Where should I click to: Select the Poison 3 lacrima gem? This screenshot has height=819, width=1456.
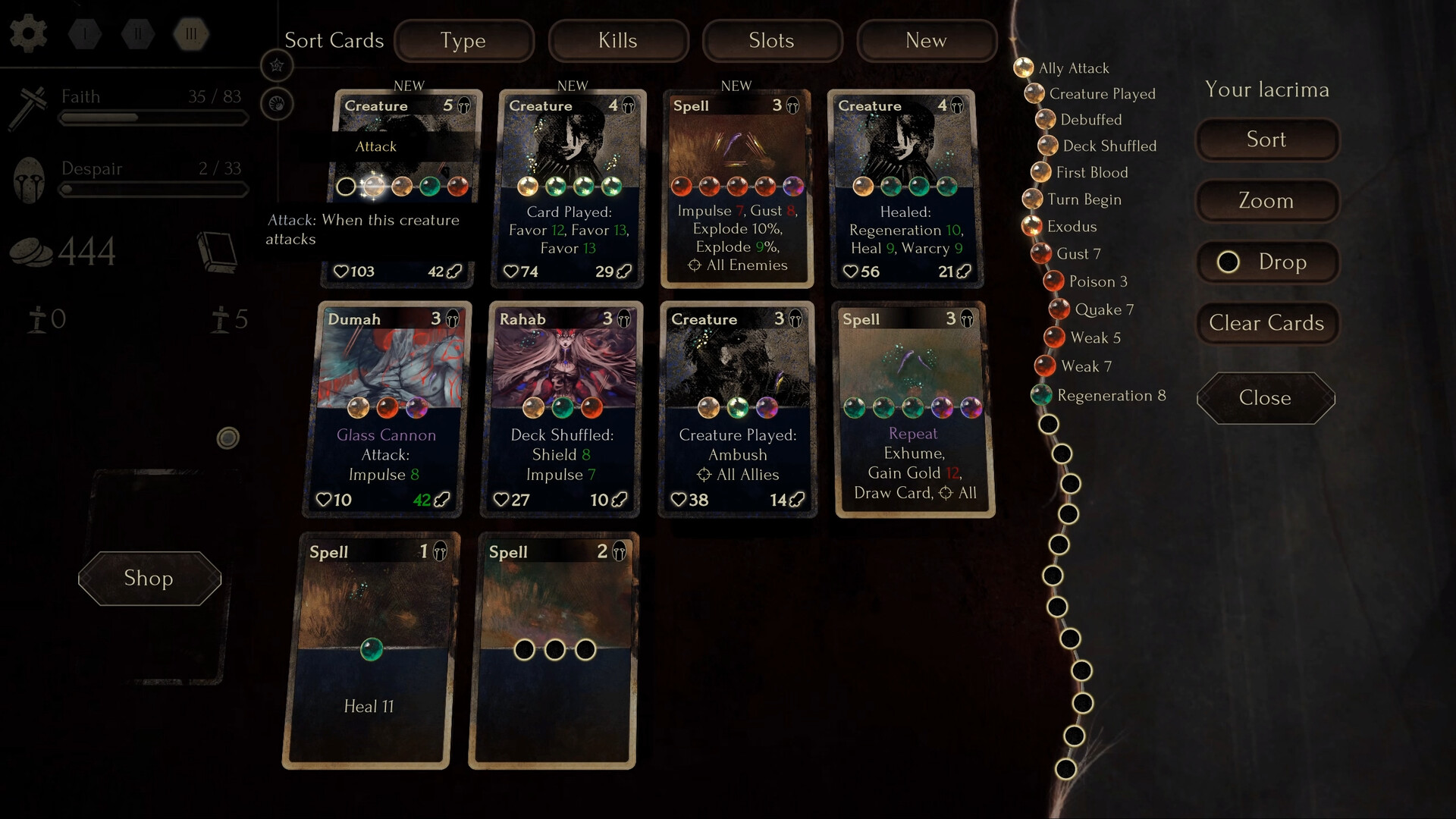pos(1055,281)
